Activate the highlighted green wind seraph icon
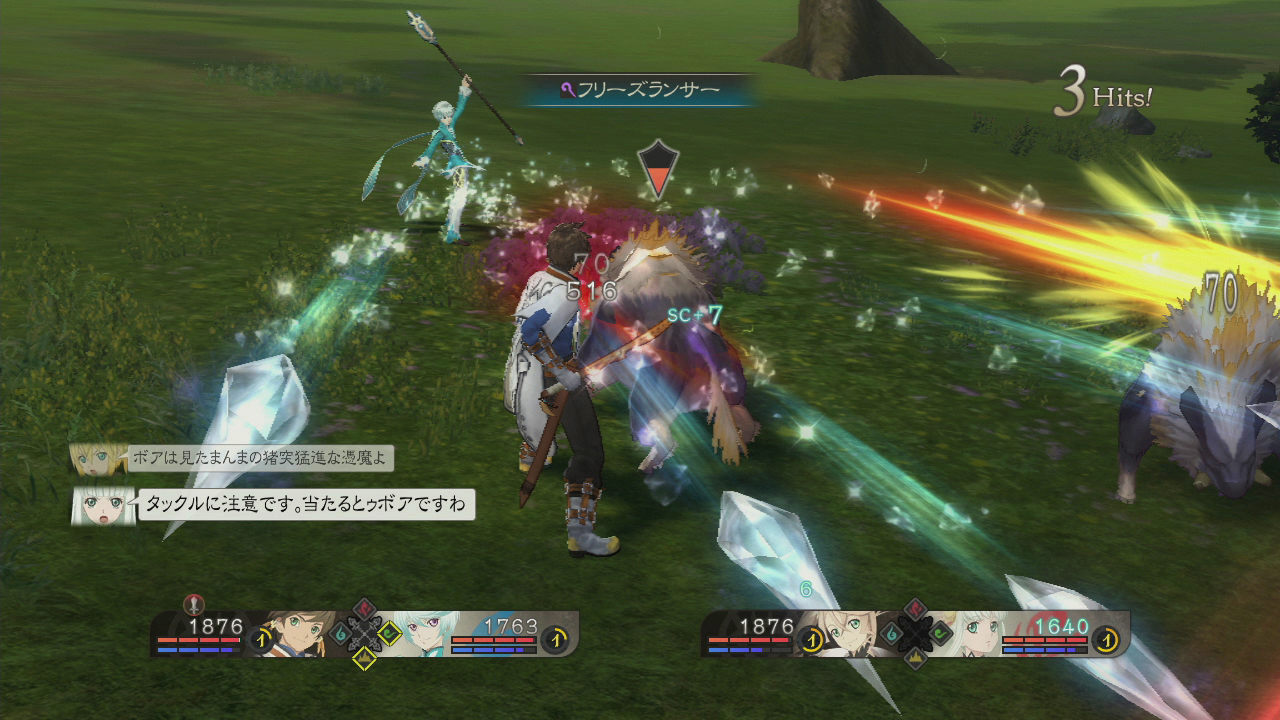Viewport: 1280px width, 720px height. (x=388, y=632)
